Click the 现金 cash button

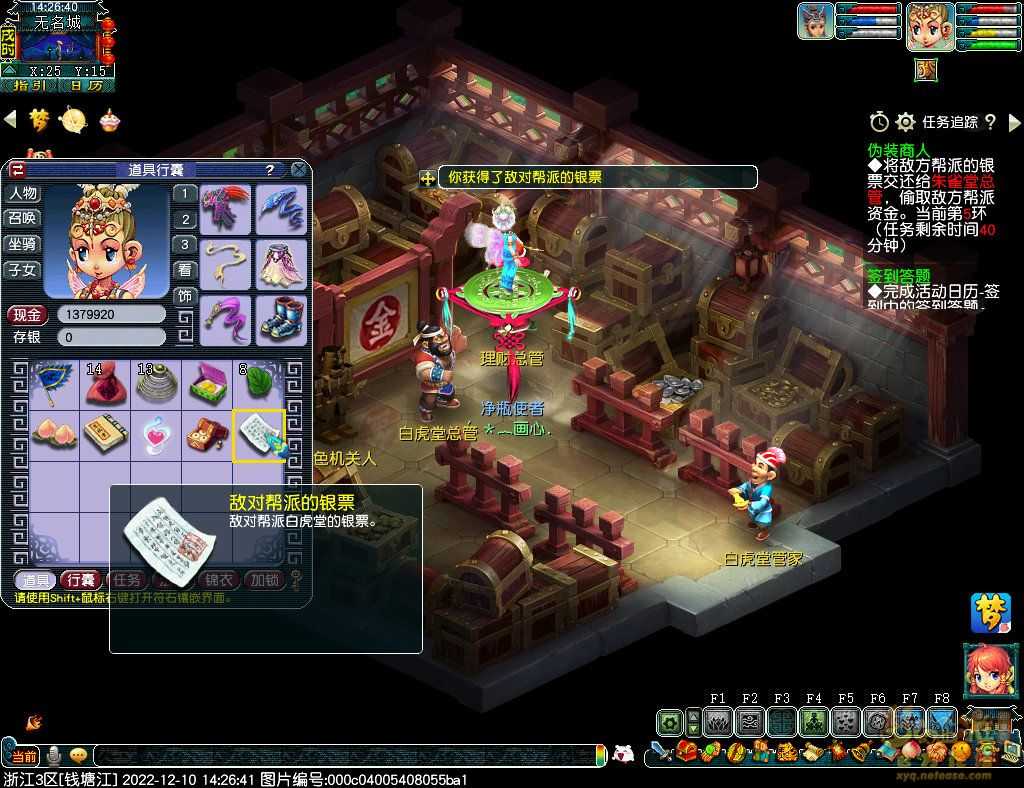[x=27, y=314]
